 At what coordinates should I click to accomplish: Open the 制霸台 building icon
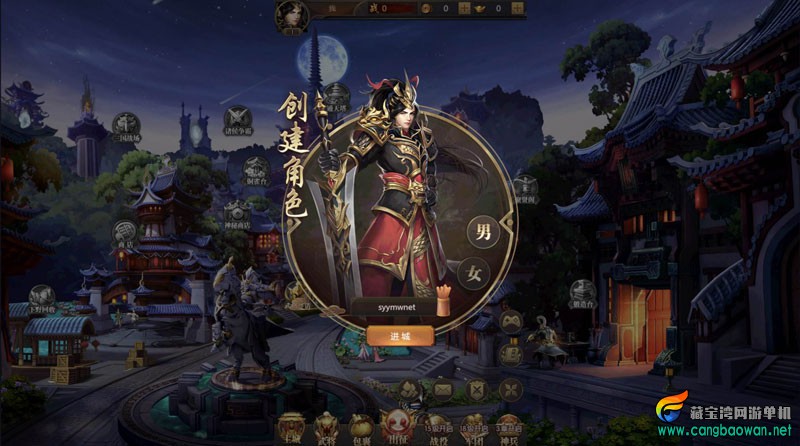tap(254, 172)
